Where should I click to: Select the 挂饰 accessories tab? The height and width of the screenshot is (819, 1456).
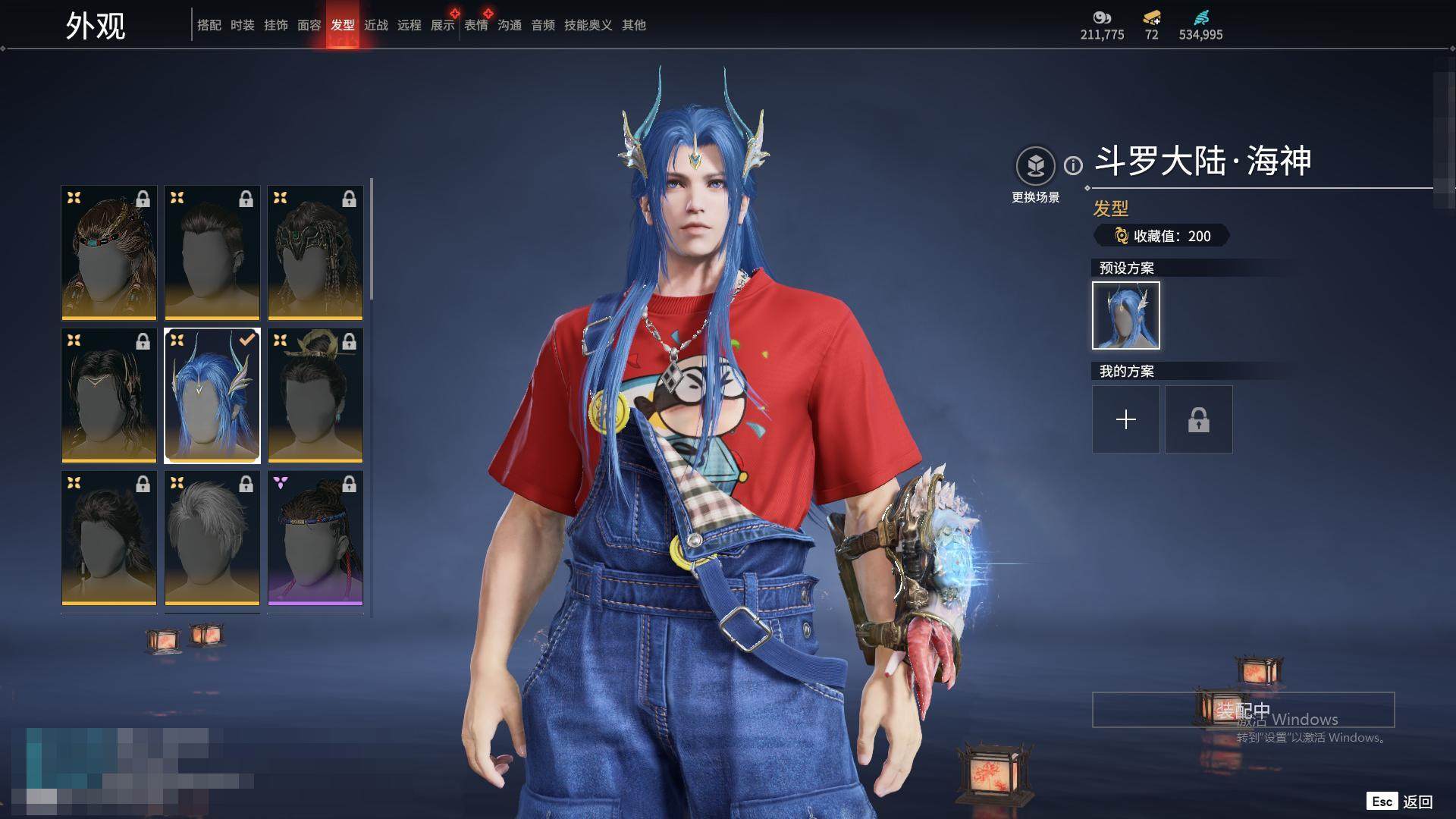tap(276, 25)
